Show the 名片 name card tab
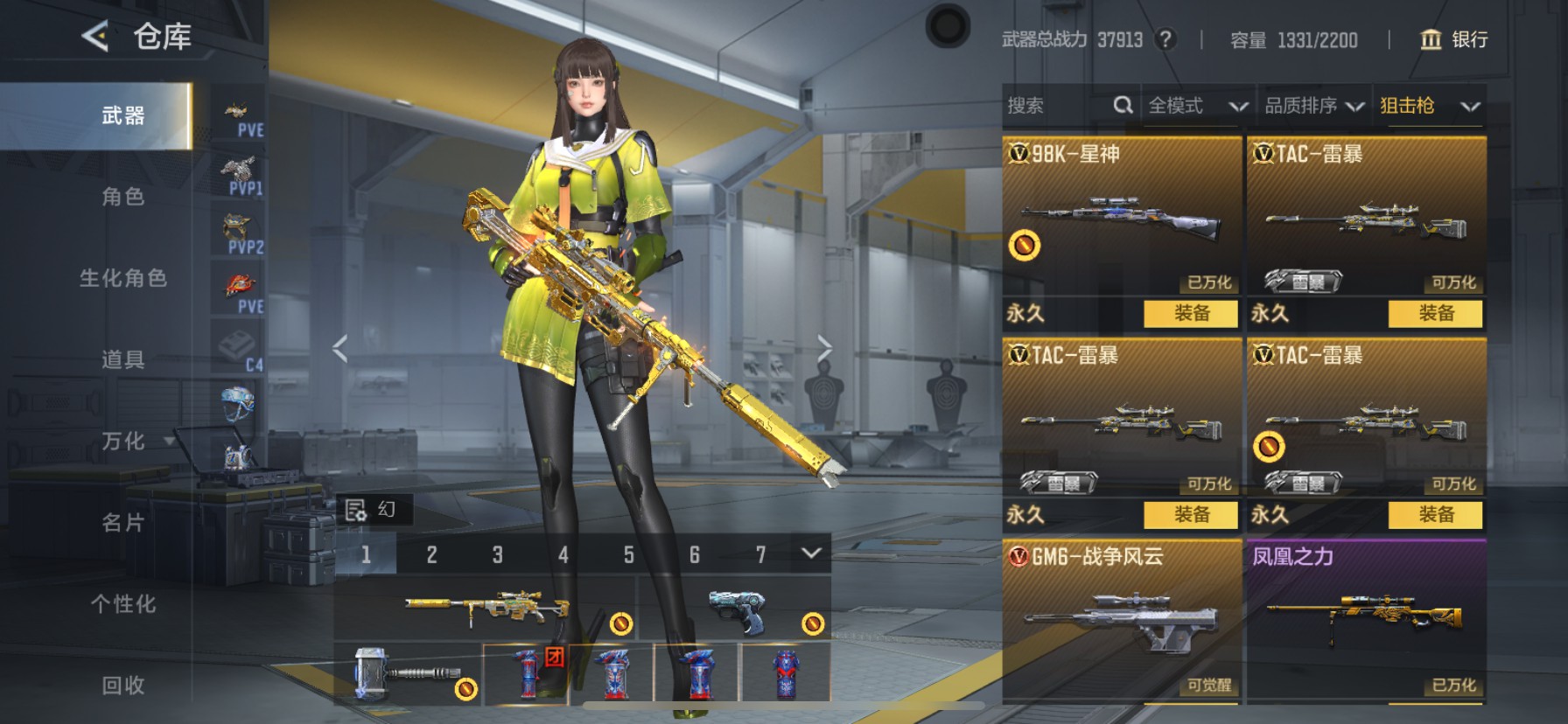1568x724 pixels. (122, 523)
